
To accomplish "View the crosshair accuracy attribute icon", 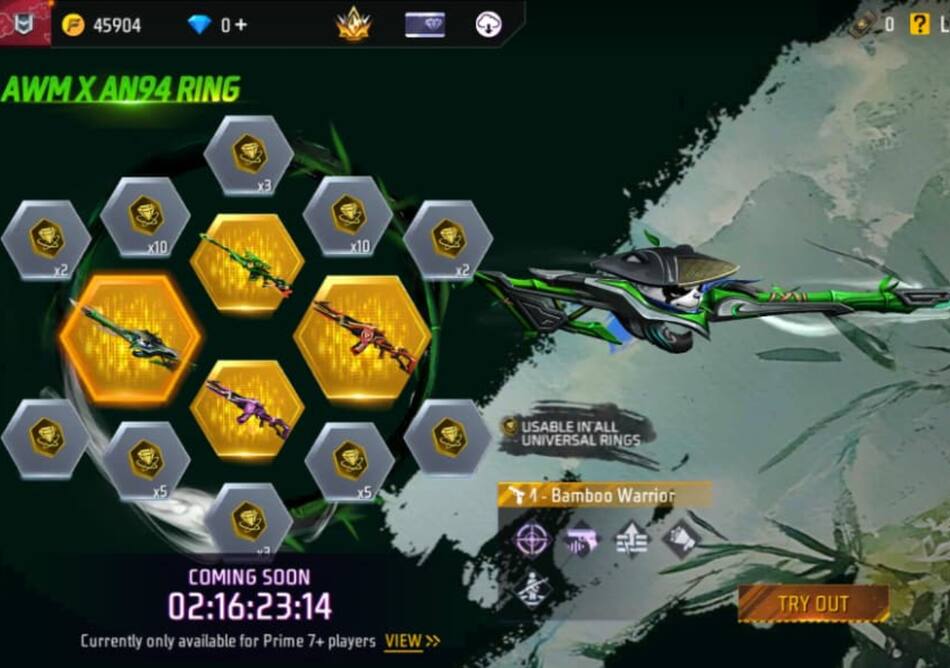I will (532, 540).
